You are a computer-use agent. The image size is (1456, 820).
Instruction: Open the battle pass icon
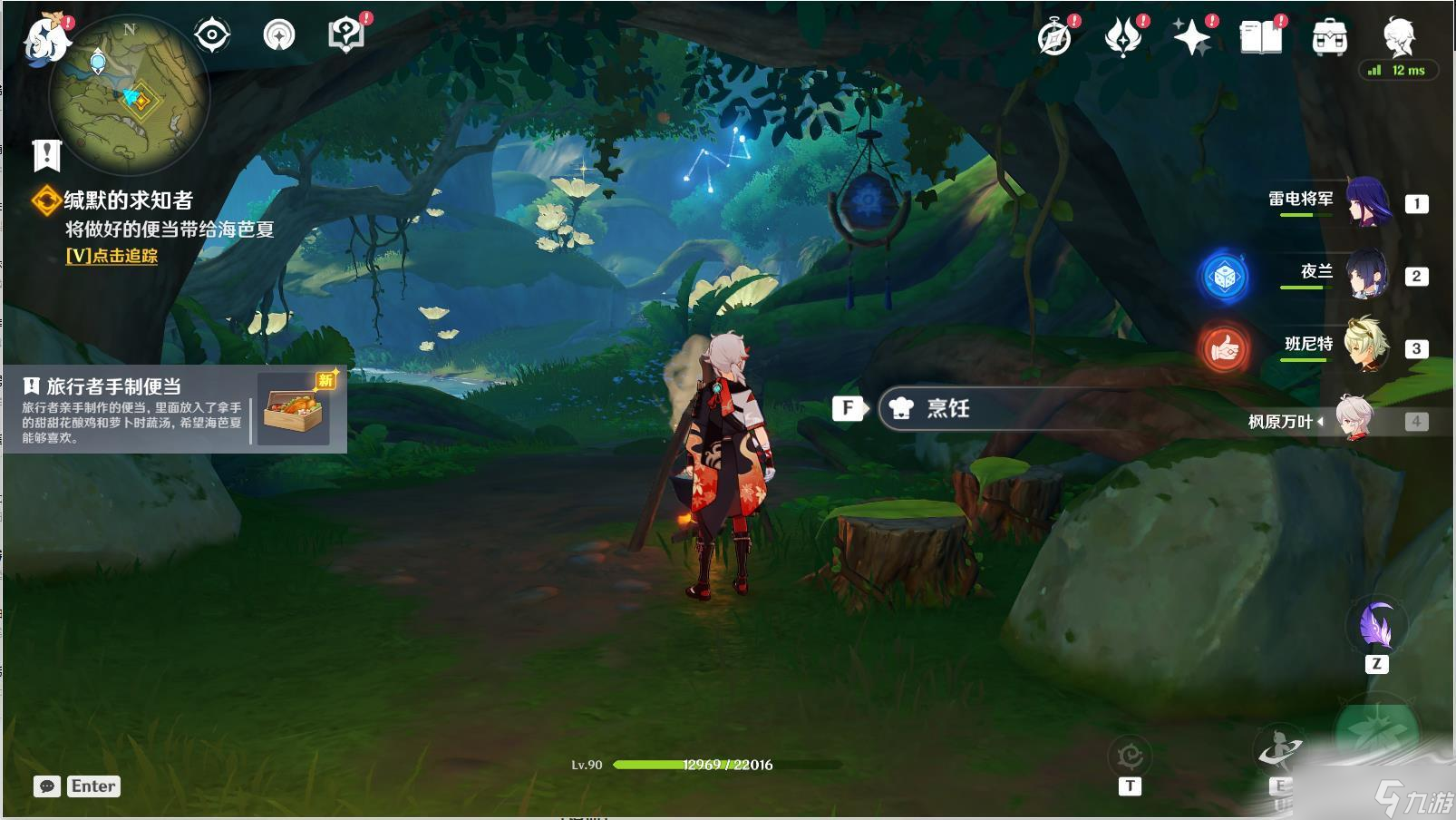[x=1123, y=38]
